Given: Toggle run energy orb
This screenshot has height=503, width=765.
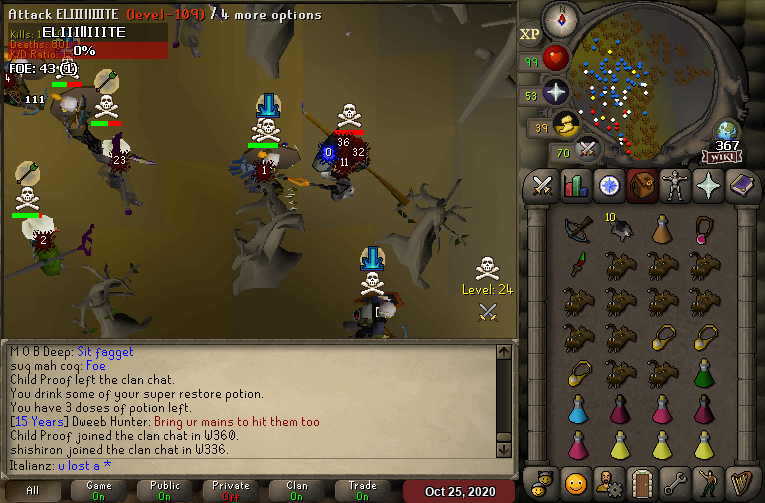Looking at the screenshot, I should (x=566, y=124).
